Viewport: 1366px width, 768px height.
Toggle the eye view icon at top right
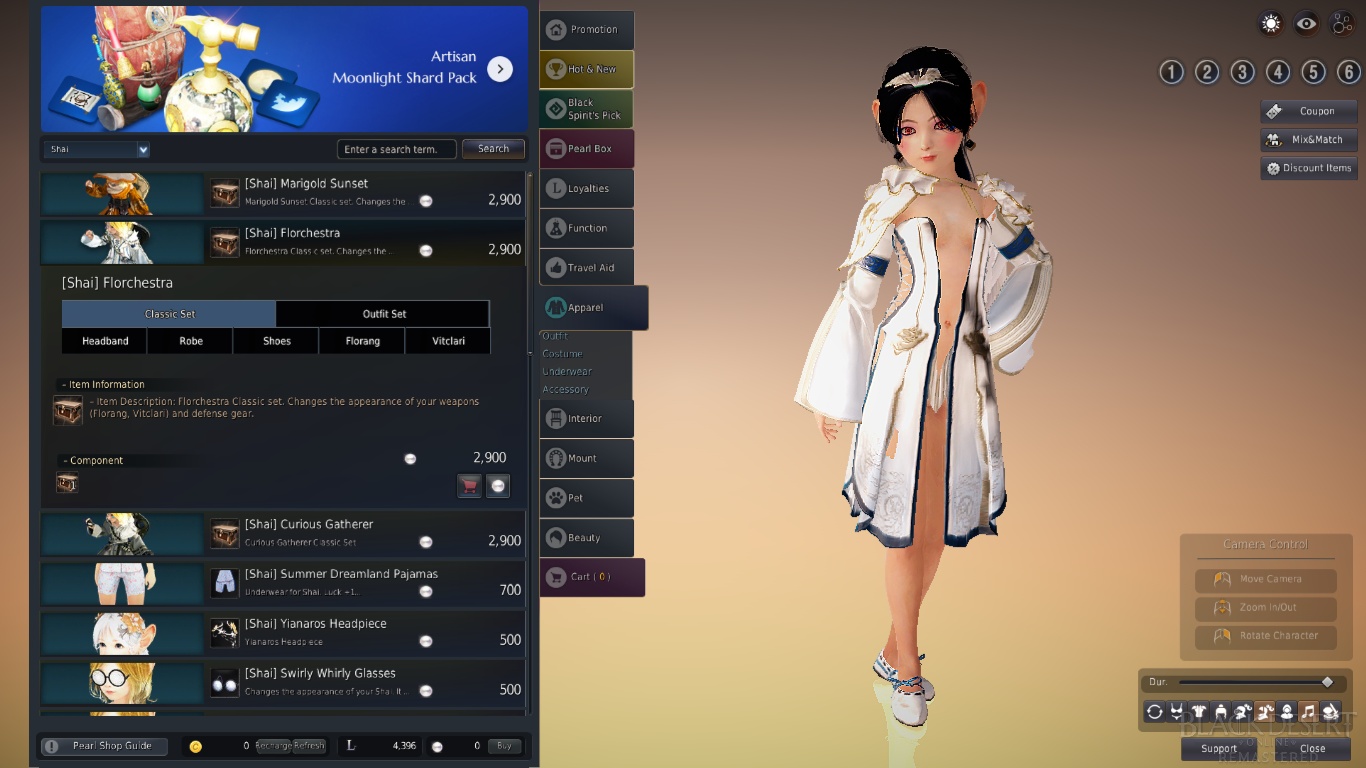pyautogui.click(x=1306, y=23)
